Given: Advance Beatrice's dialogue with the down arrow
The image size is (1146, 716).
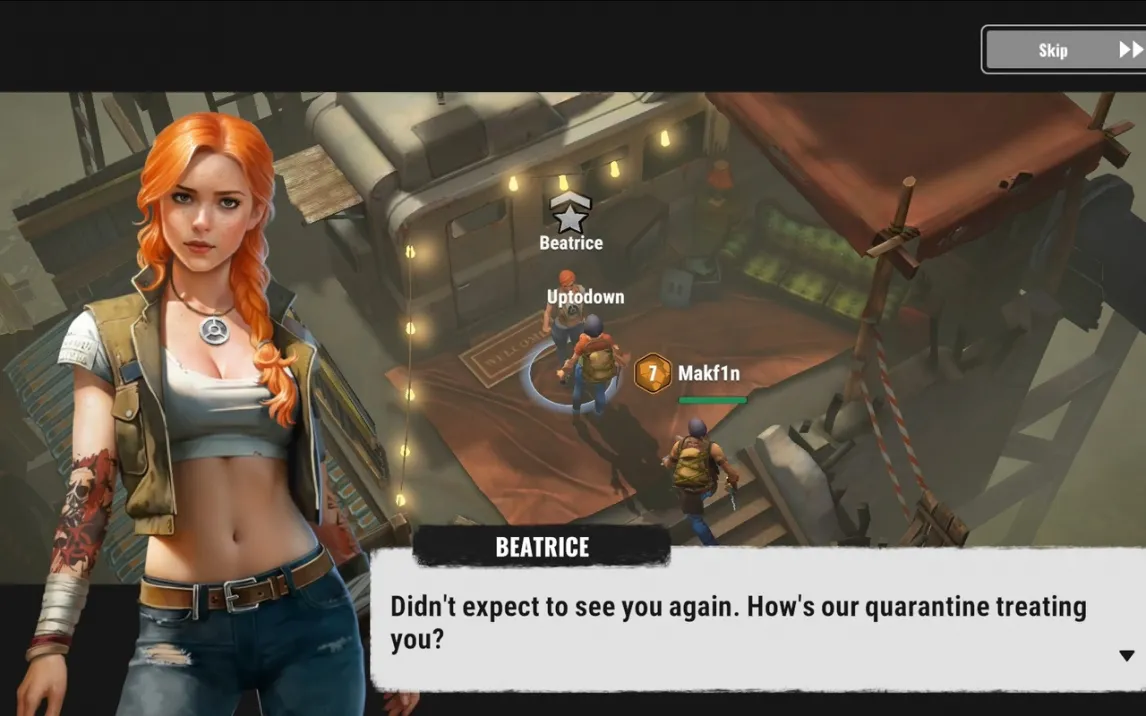Looking at the screenshot, I should (1126, 656).
